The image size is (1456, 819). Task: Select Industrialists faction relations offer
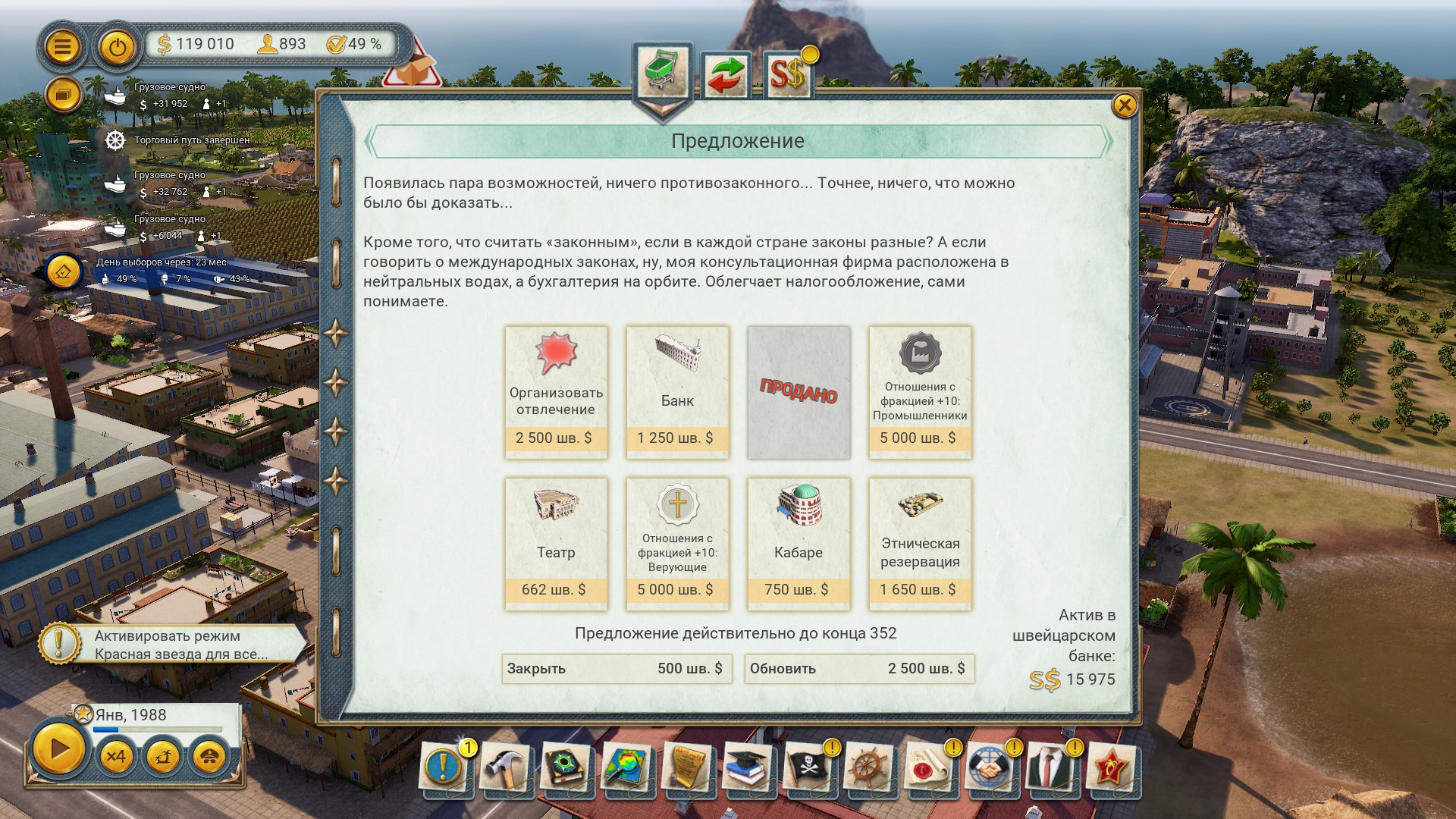(920, 392)
